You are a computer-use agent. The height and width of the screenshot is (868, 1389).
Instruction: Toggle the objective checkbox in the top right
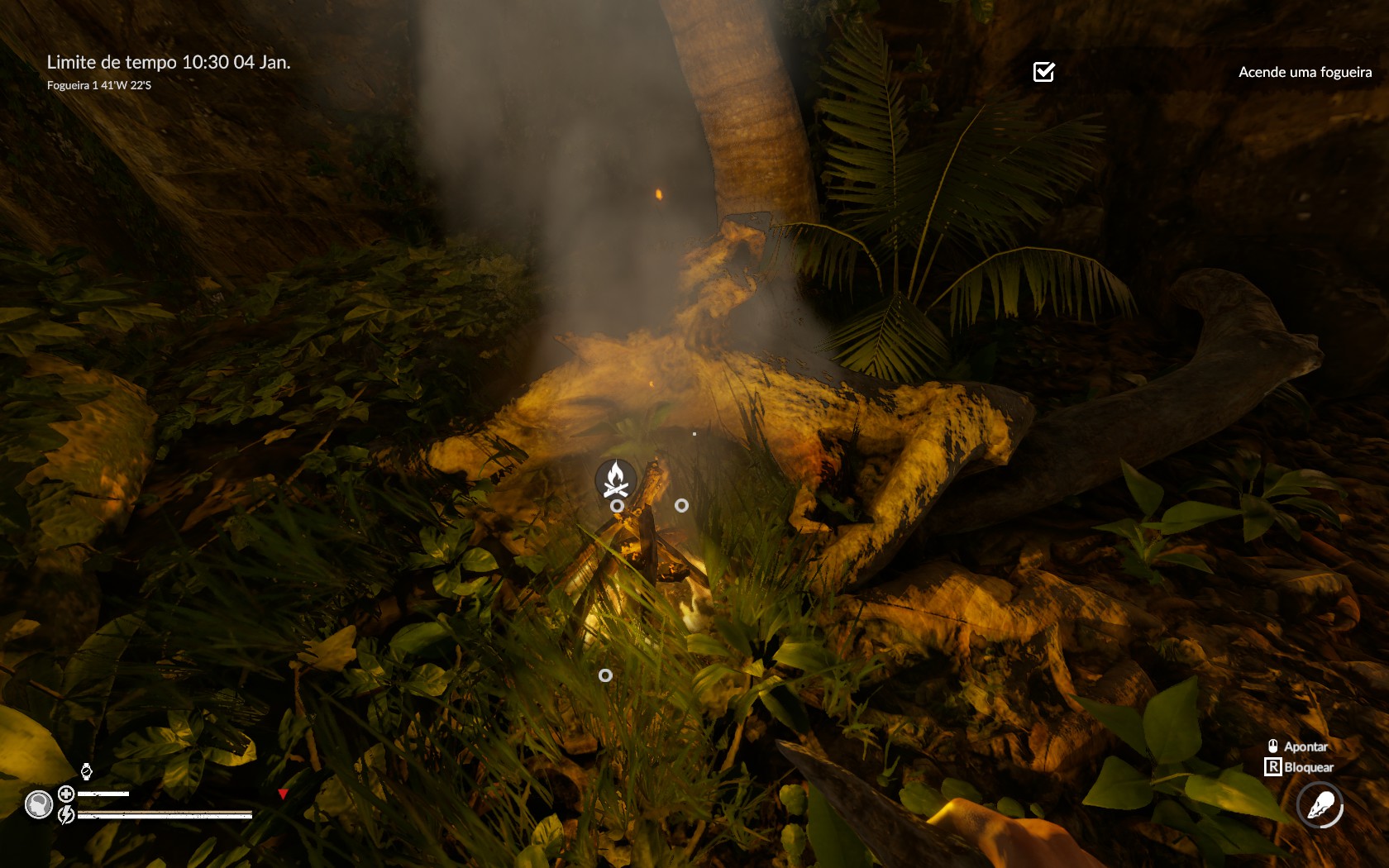click(x=1044, y=72)
